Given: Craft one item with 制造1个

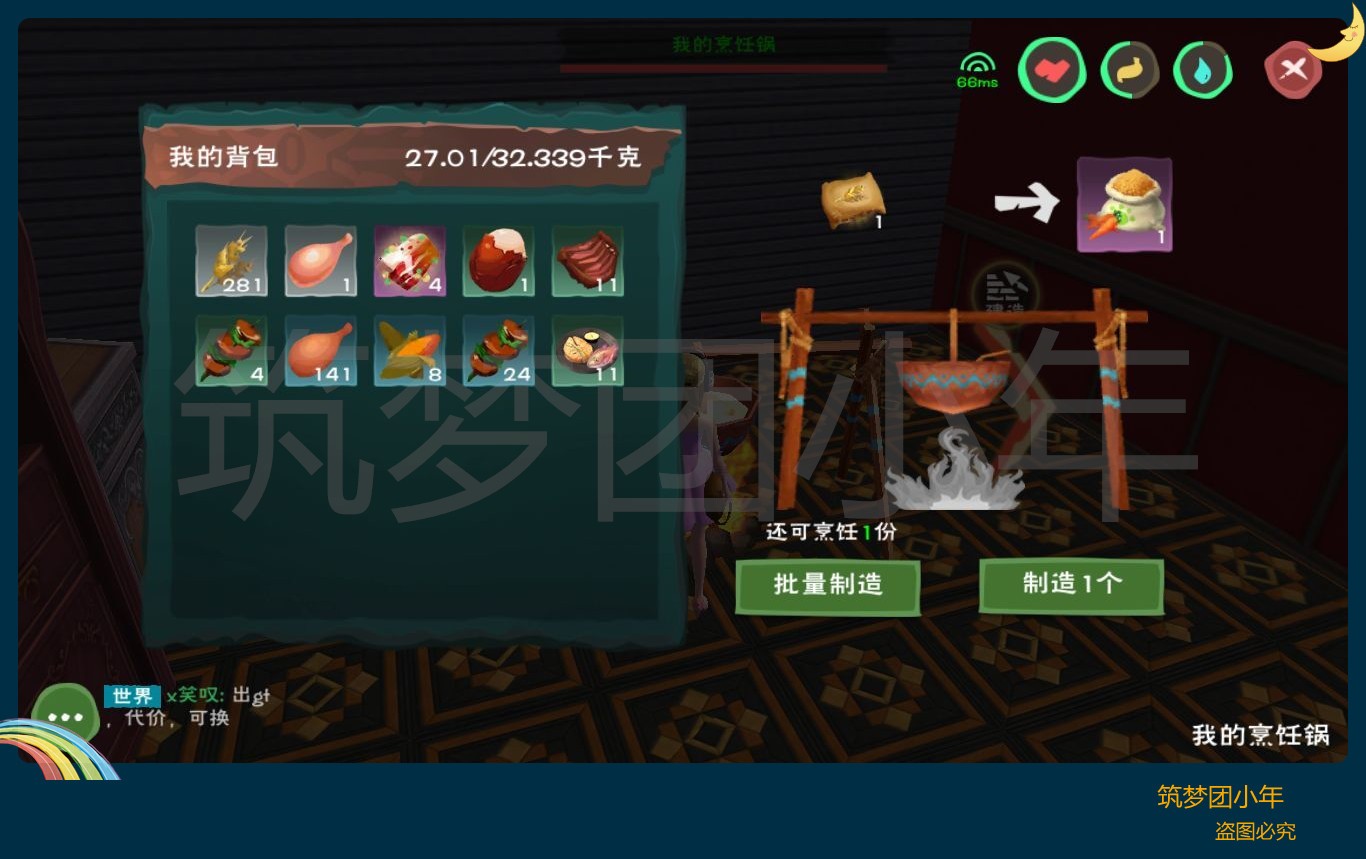Looking at the screenshot, I should 1071,585.
